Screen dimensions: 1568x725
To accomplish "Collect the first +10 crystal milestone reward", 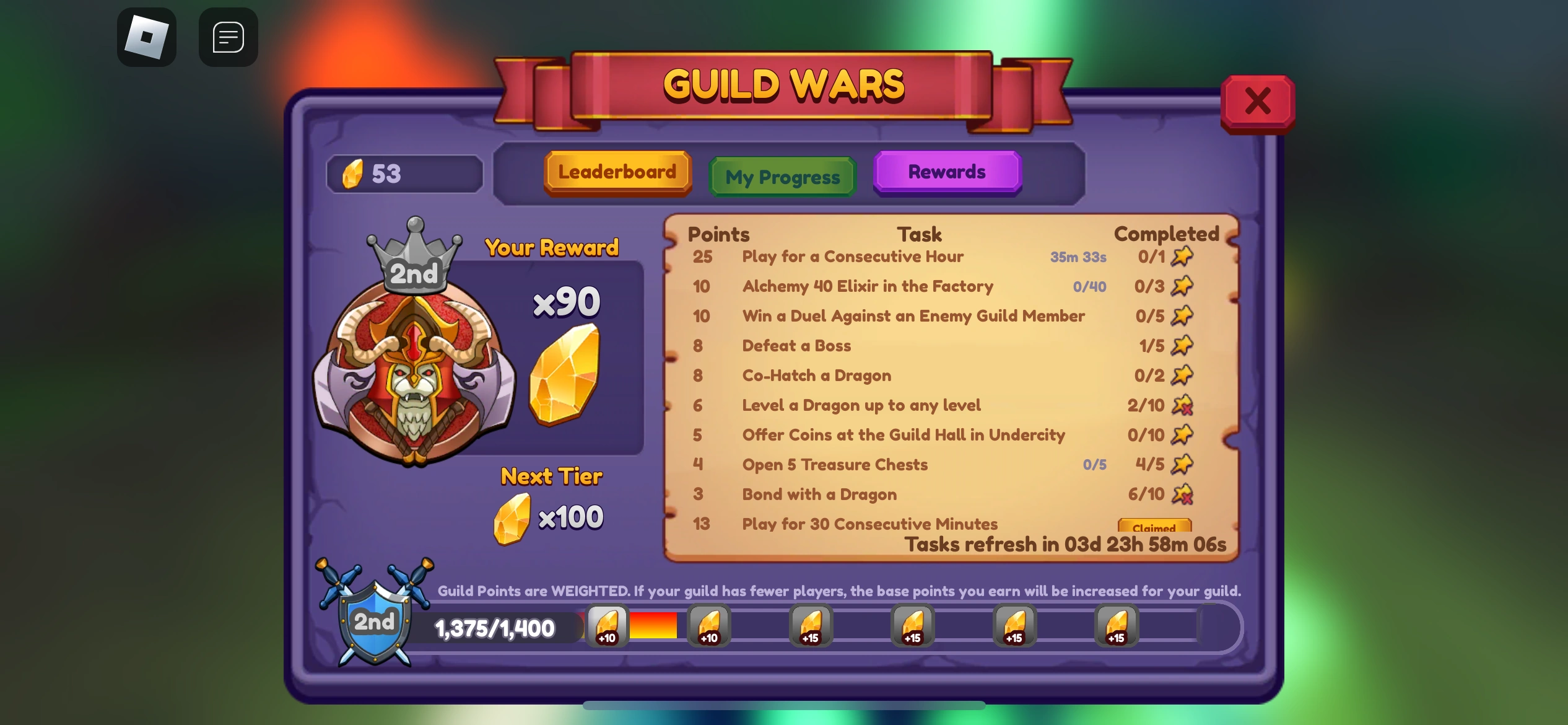I will point(606,626).
